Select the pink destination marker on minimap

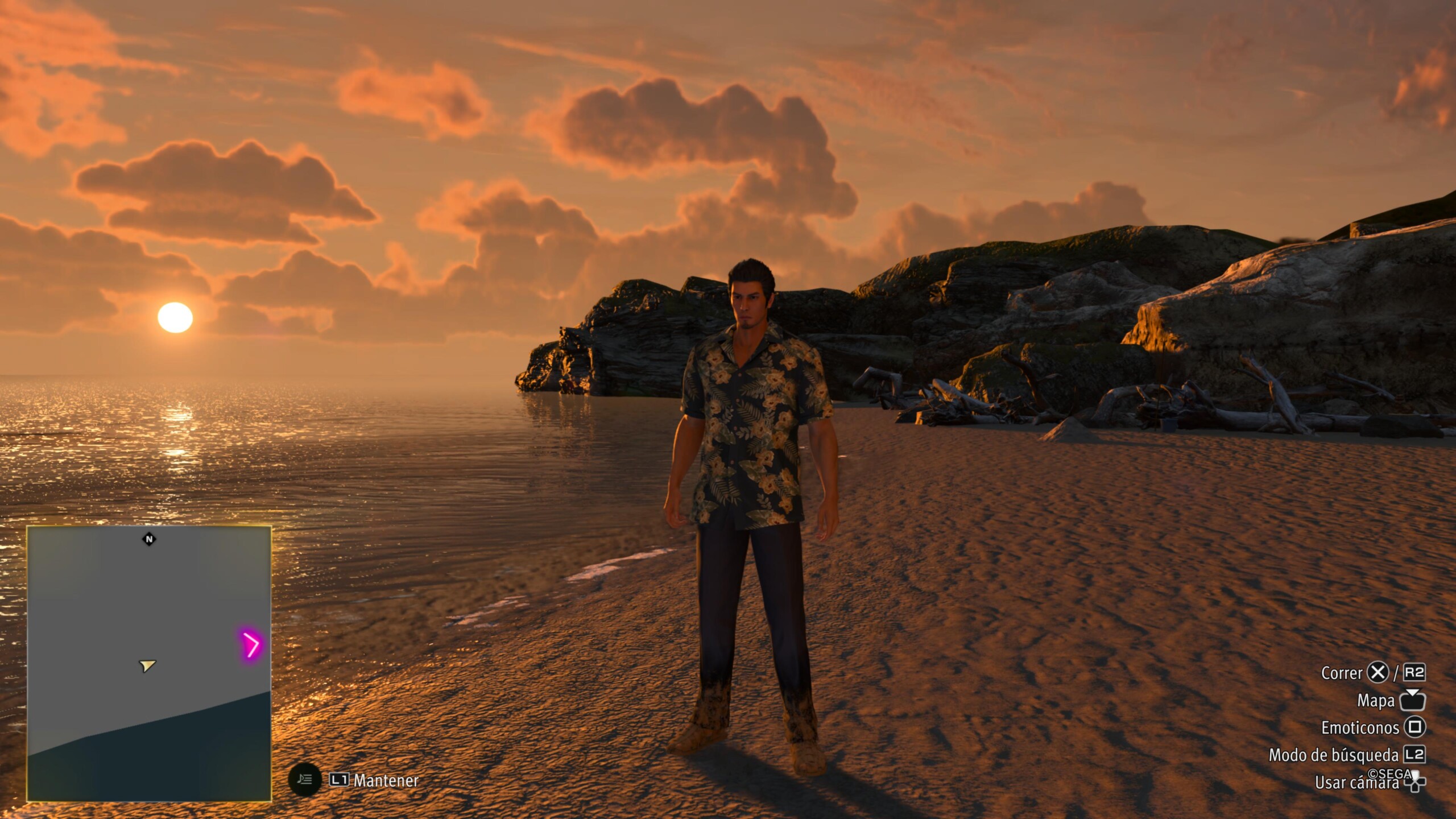[x=250, y=645]
